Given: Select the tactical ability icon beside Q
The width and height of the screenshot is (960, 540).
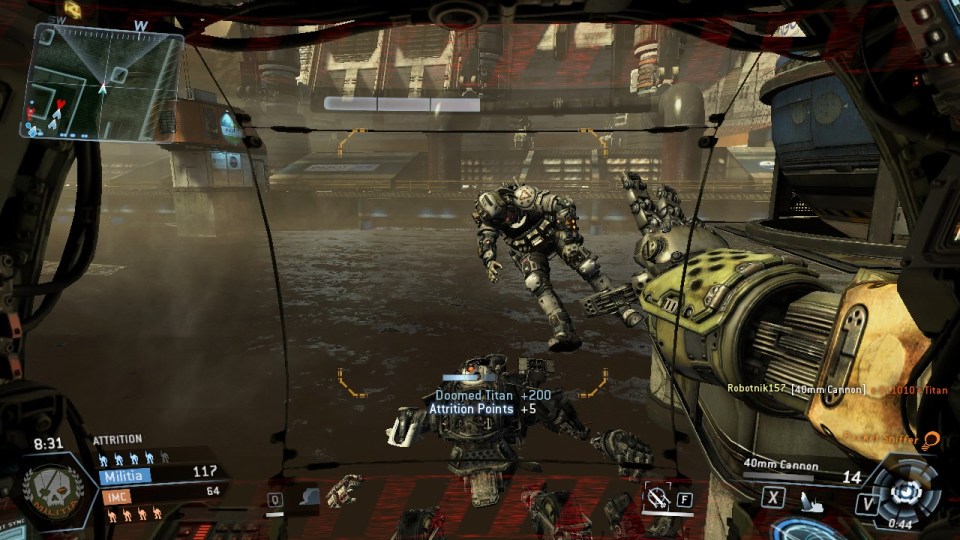Looking at the screenshot, I should (309, 496).
